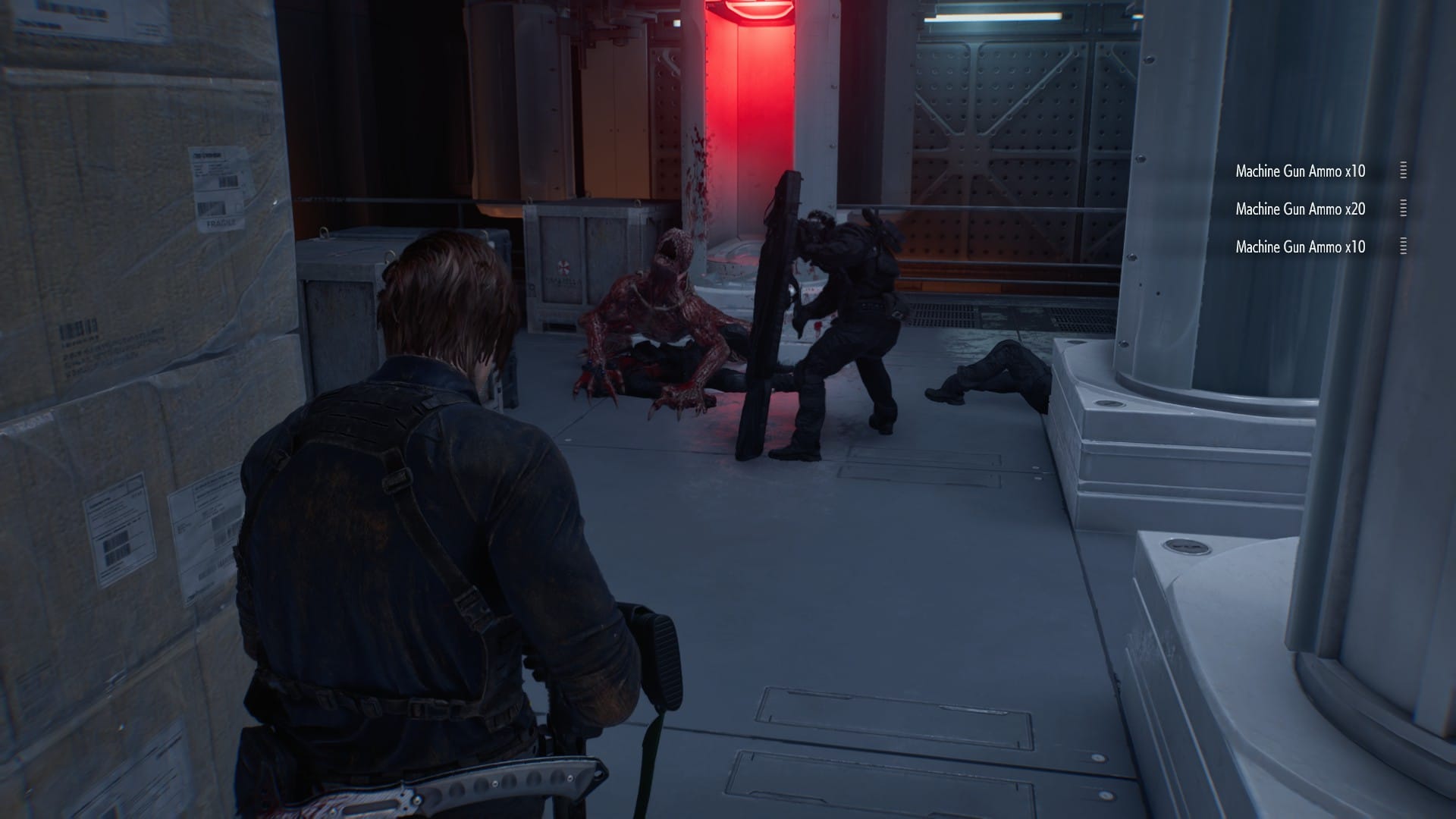Select the Machine Gun Ammo x20 notification text
This screenshot has width=1456, height=819.
pos(1301,209)
